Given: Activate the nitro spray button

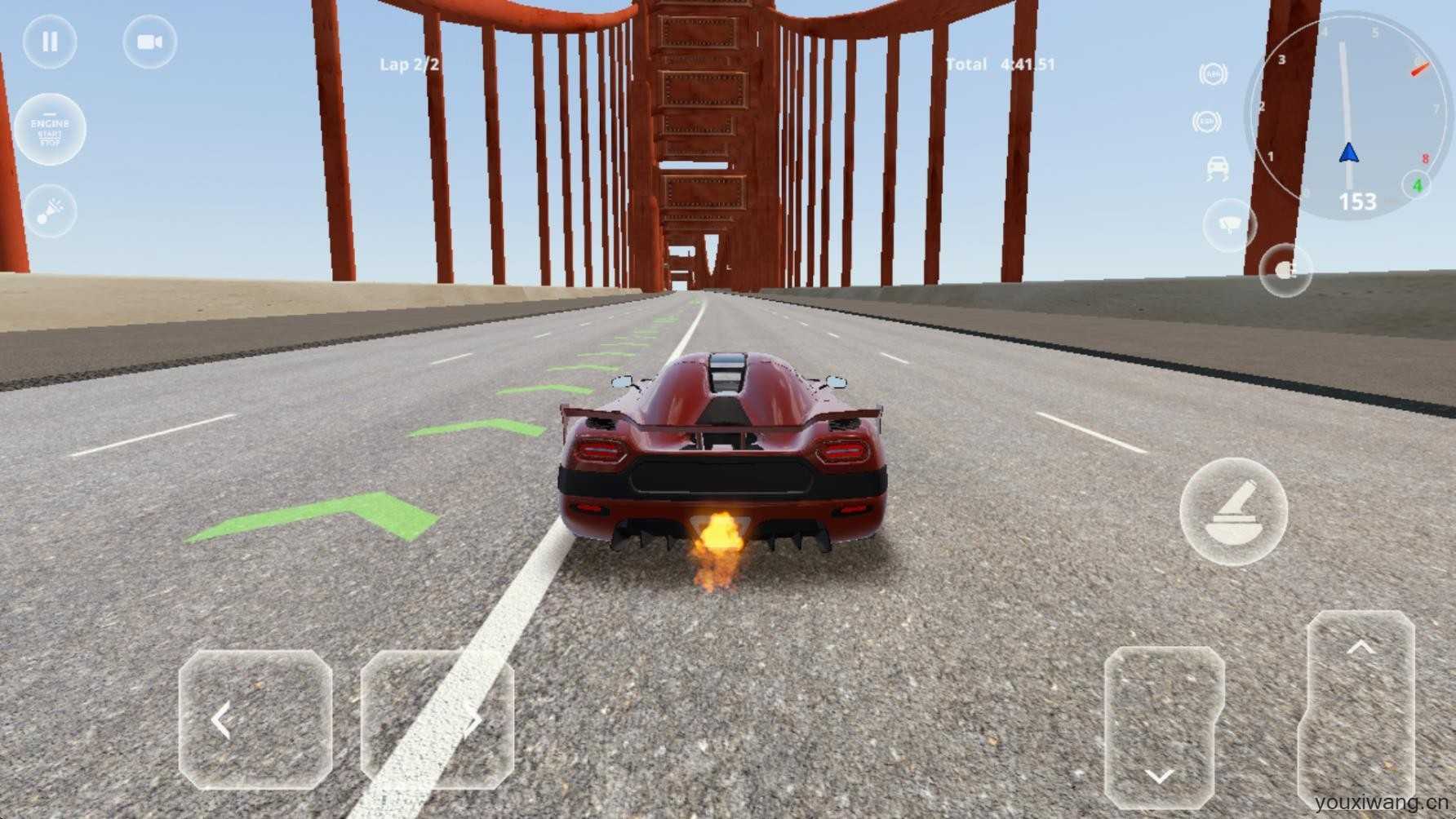Looking at the screenshot, I should pos(51,210).
